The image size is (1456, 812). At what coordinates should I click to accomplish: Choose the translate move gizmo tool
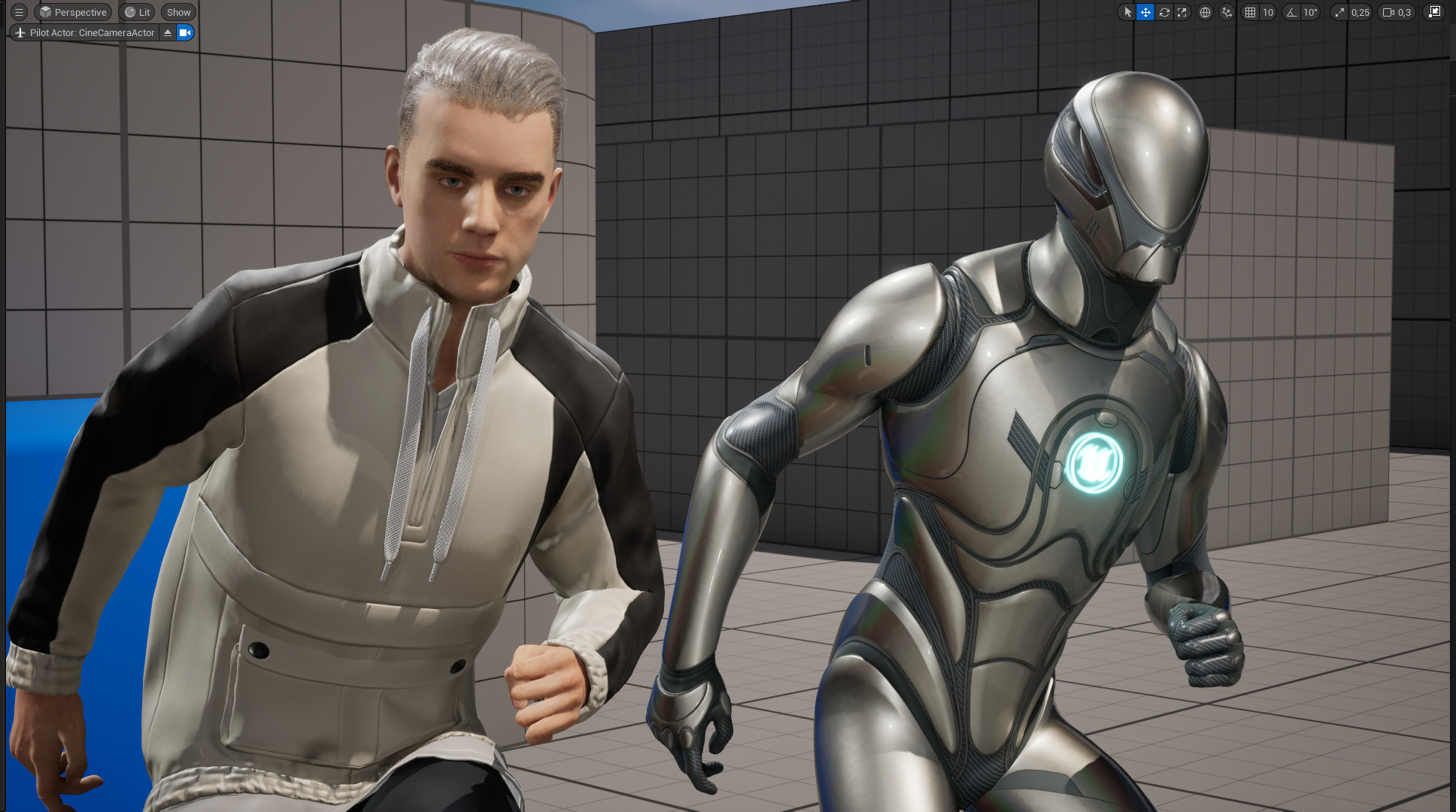1145,12
